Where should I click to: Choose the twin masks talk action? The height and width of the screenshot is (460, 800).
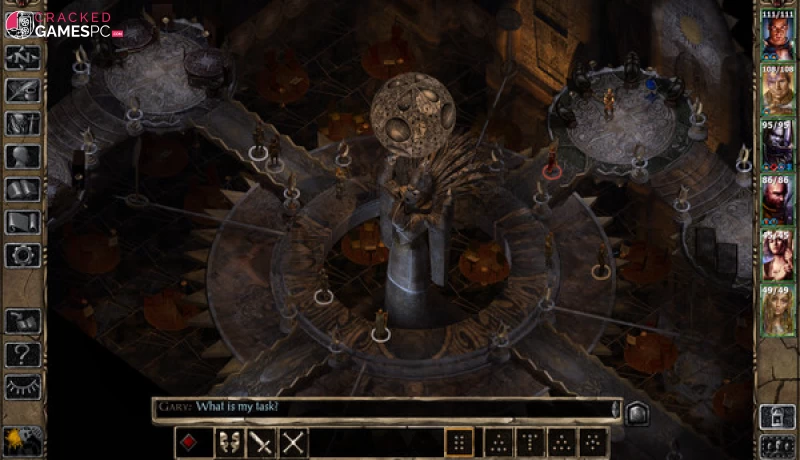click(x=228, y=442)
